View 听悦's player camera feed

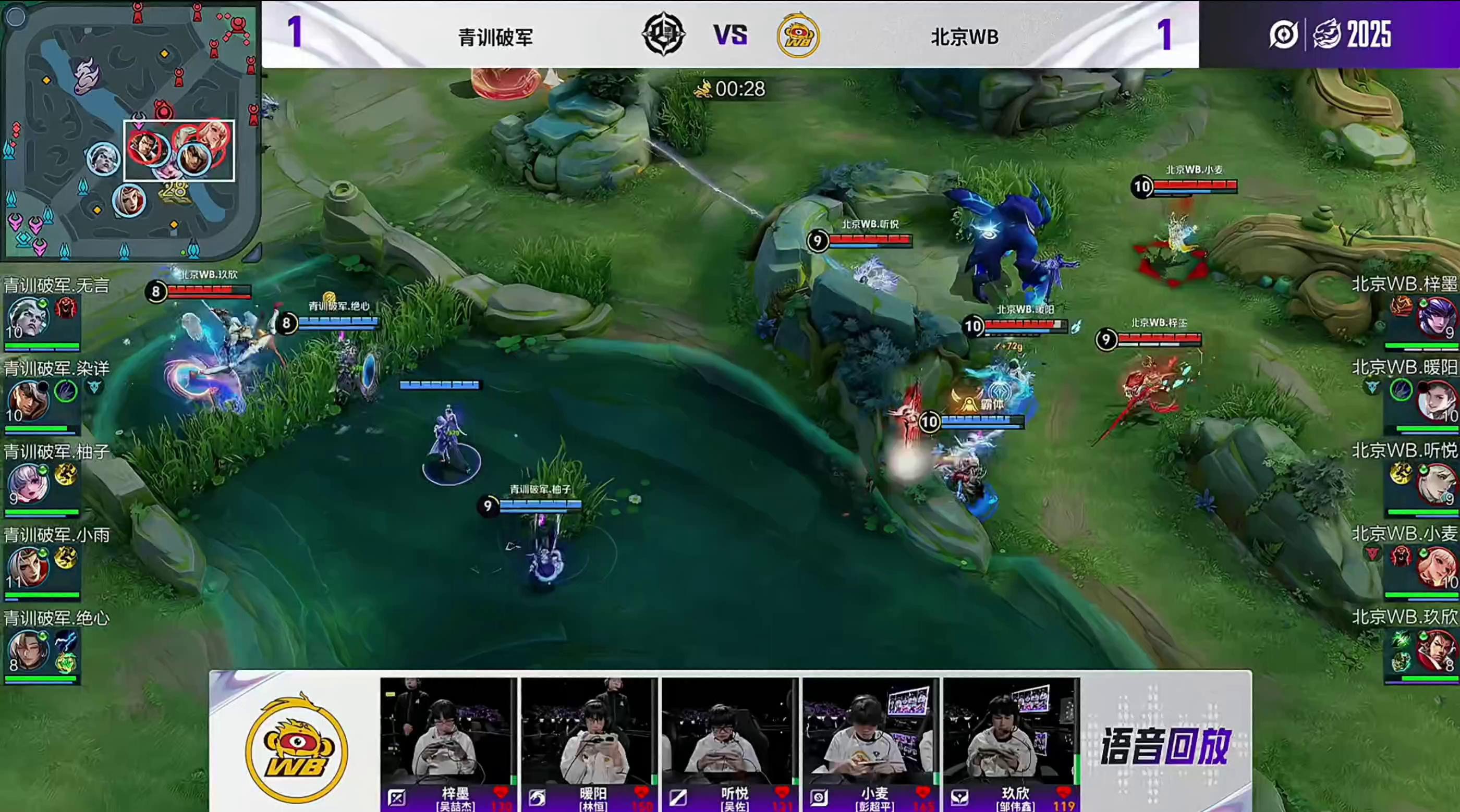tap(730, 732)
